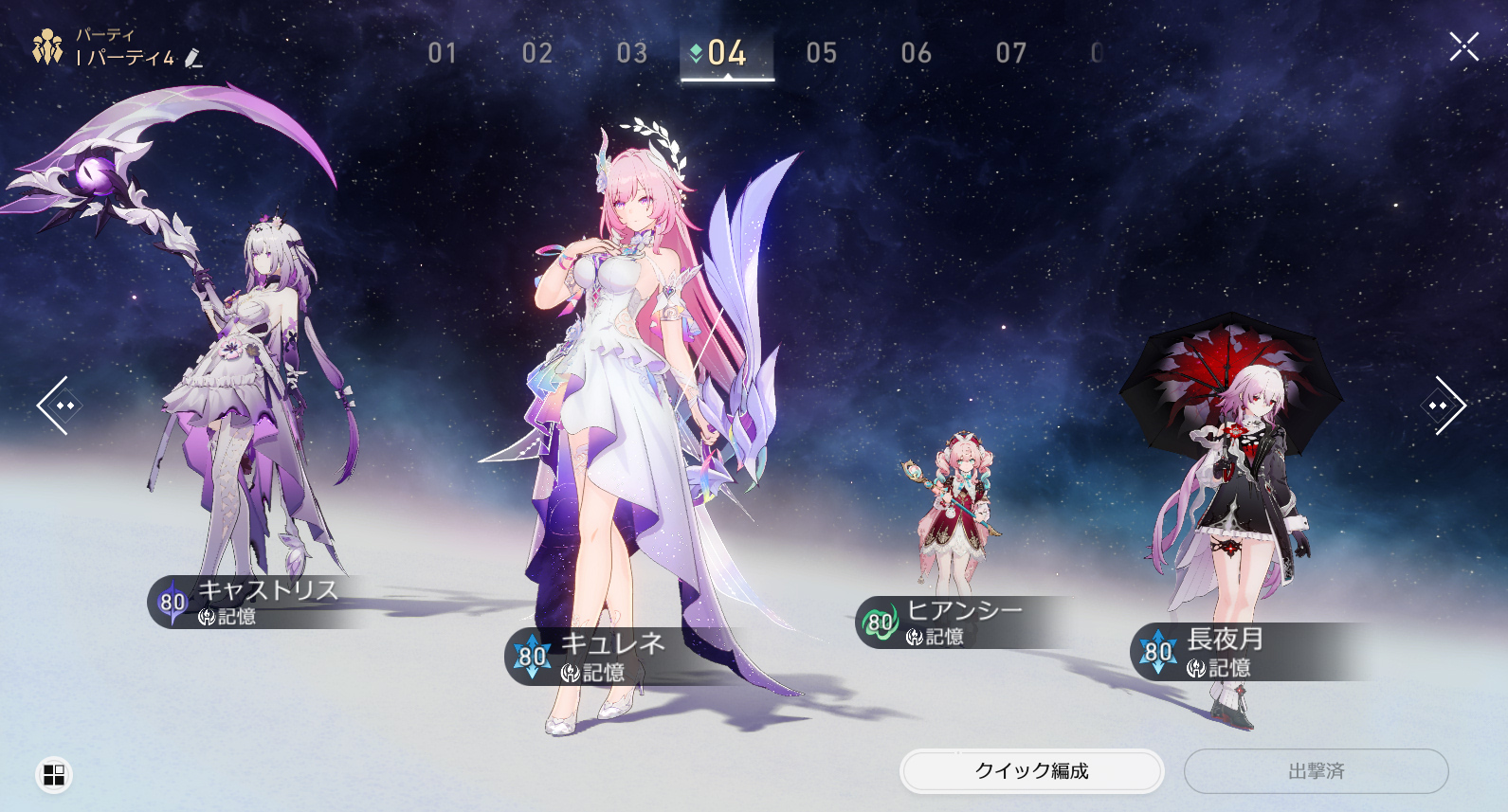Switch to party tab 03
1508x812 pixels.
pos(632,53)
